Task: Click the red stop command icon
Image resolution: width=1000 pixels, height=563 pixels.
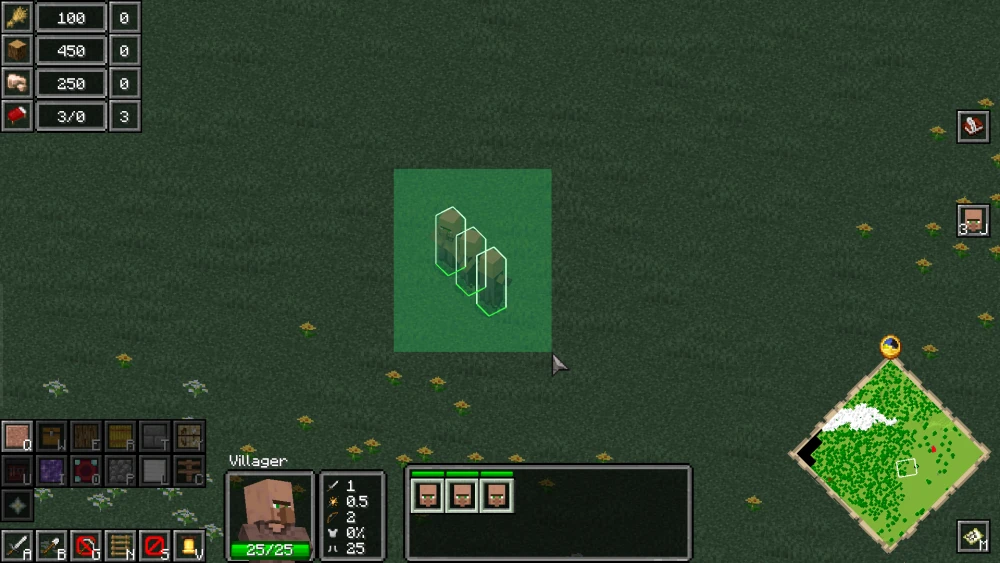Action: 154,546
